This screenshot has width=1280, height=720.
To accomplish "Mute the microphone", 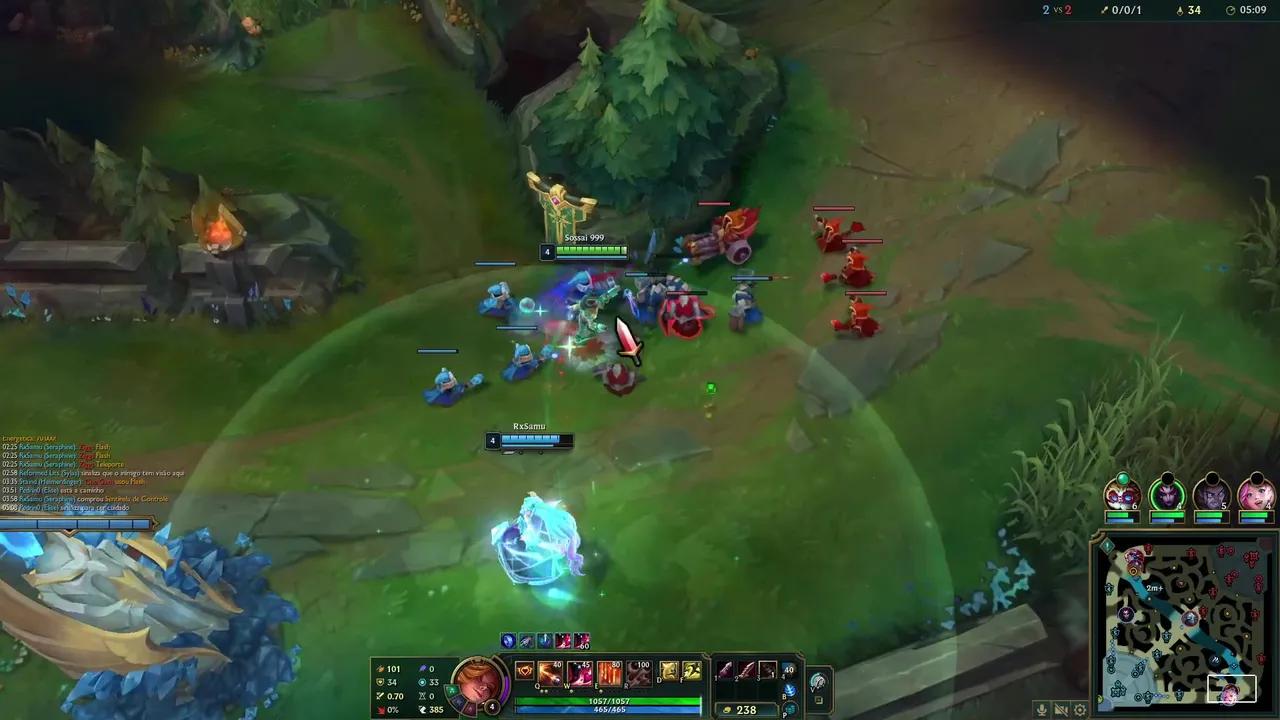I will tap(1042, 710).
